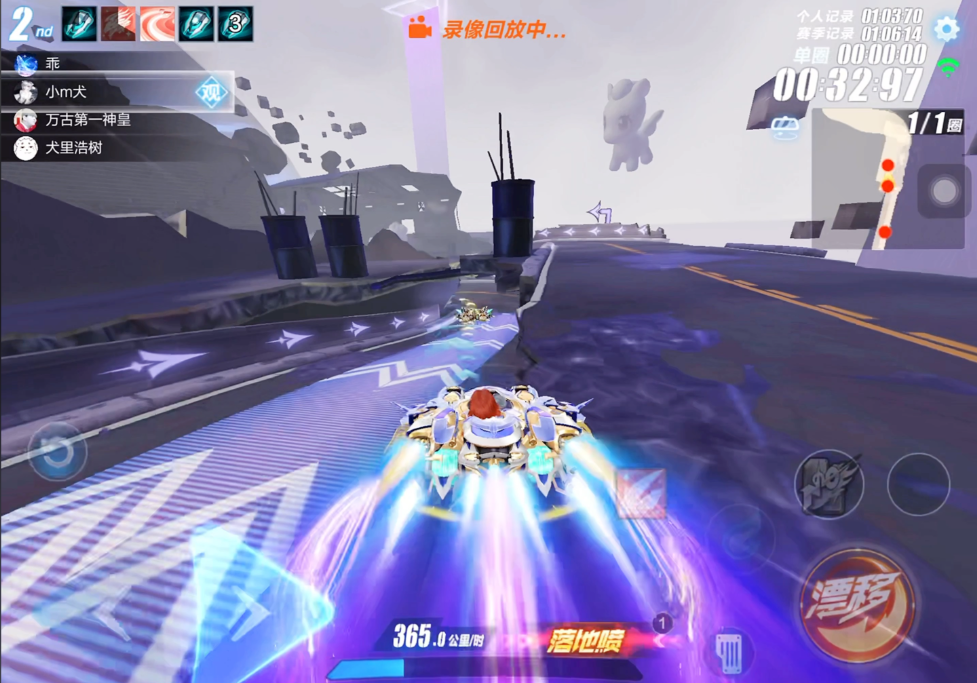Click the empty circular skill button
This screenshot has width=977, height=683.
918,485
